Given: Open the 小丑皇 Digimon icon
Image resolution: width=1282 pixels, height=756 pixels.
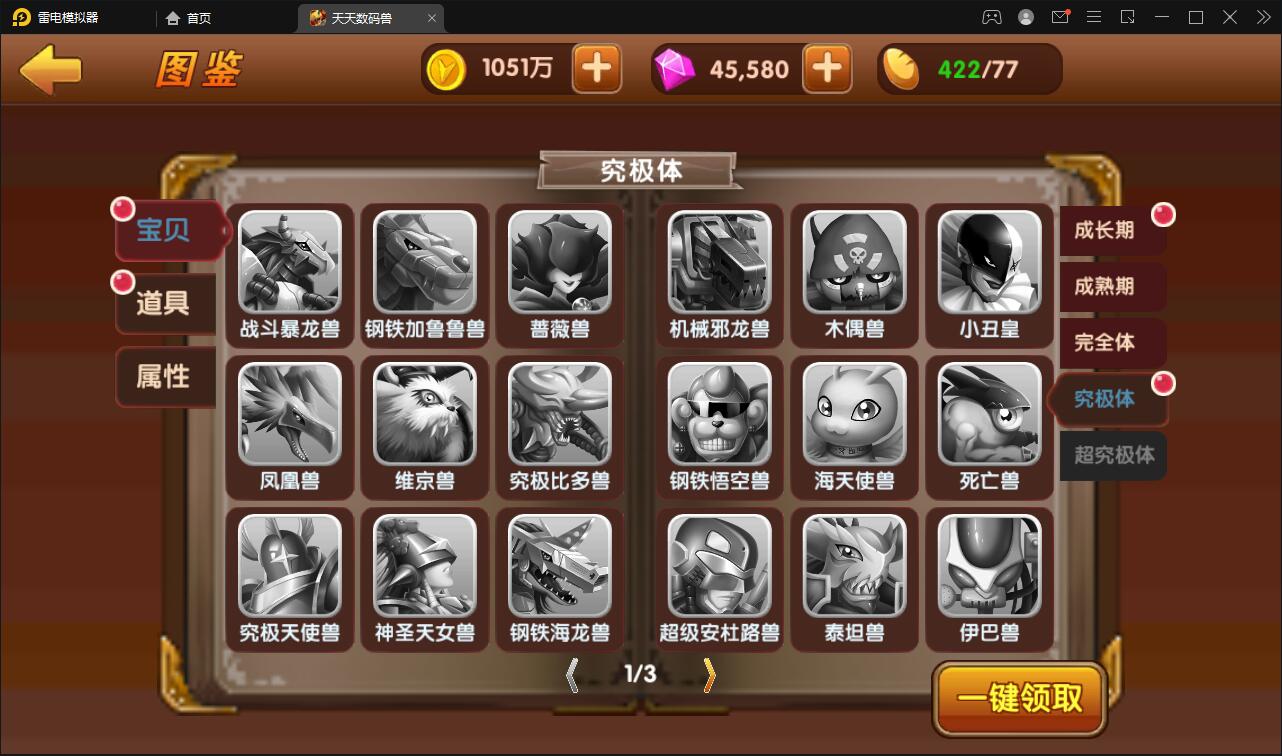Looking at the screenshot, I should click(988, 264).
